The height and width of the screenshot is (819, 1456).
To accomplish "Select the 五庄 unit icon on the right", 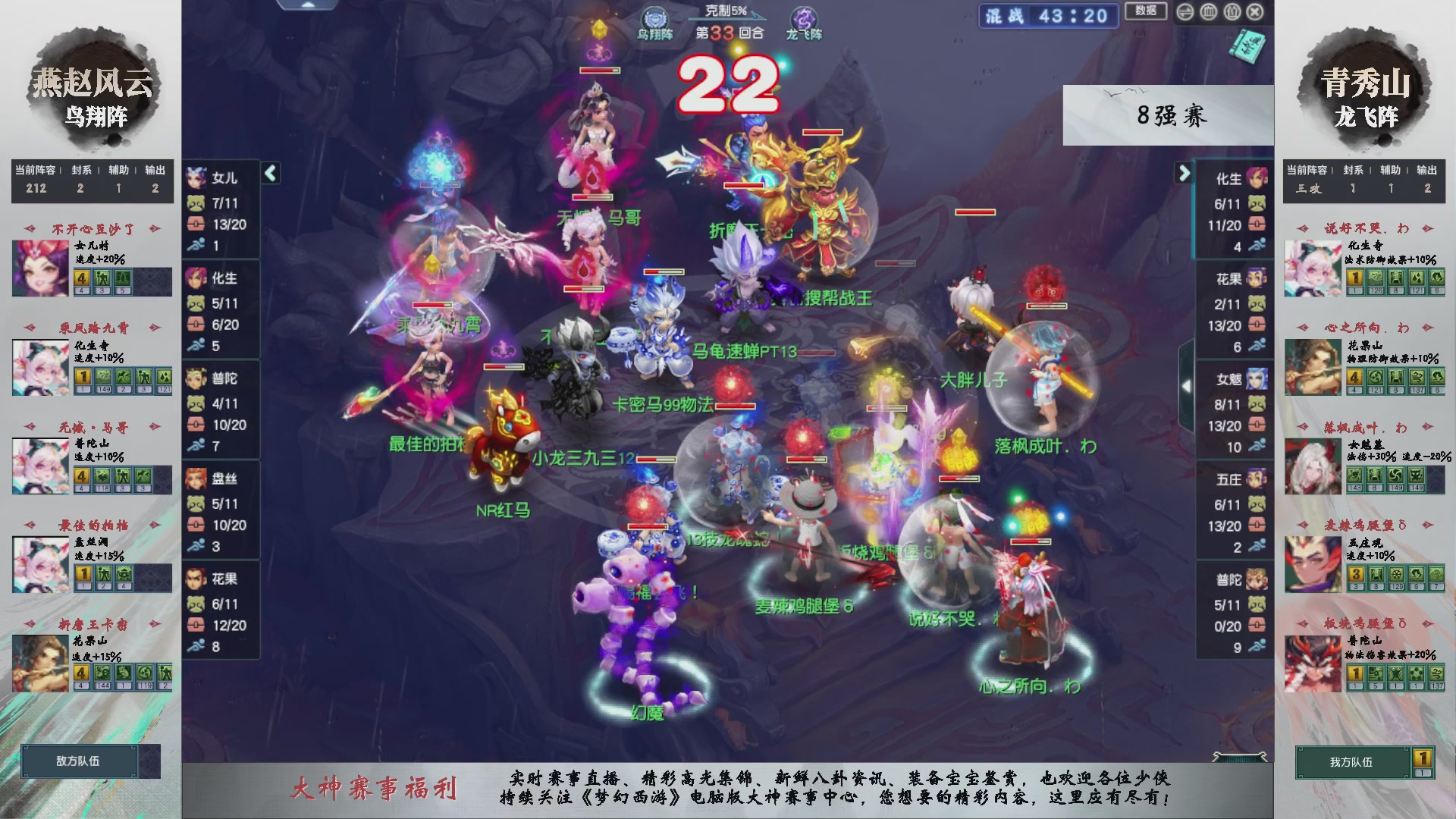I will tap(1257, 478).
